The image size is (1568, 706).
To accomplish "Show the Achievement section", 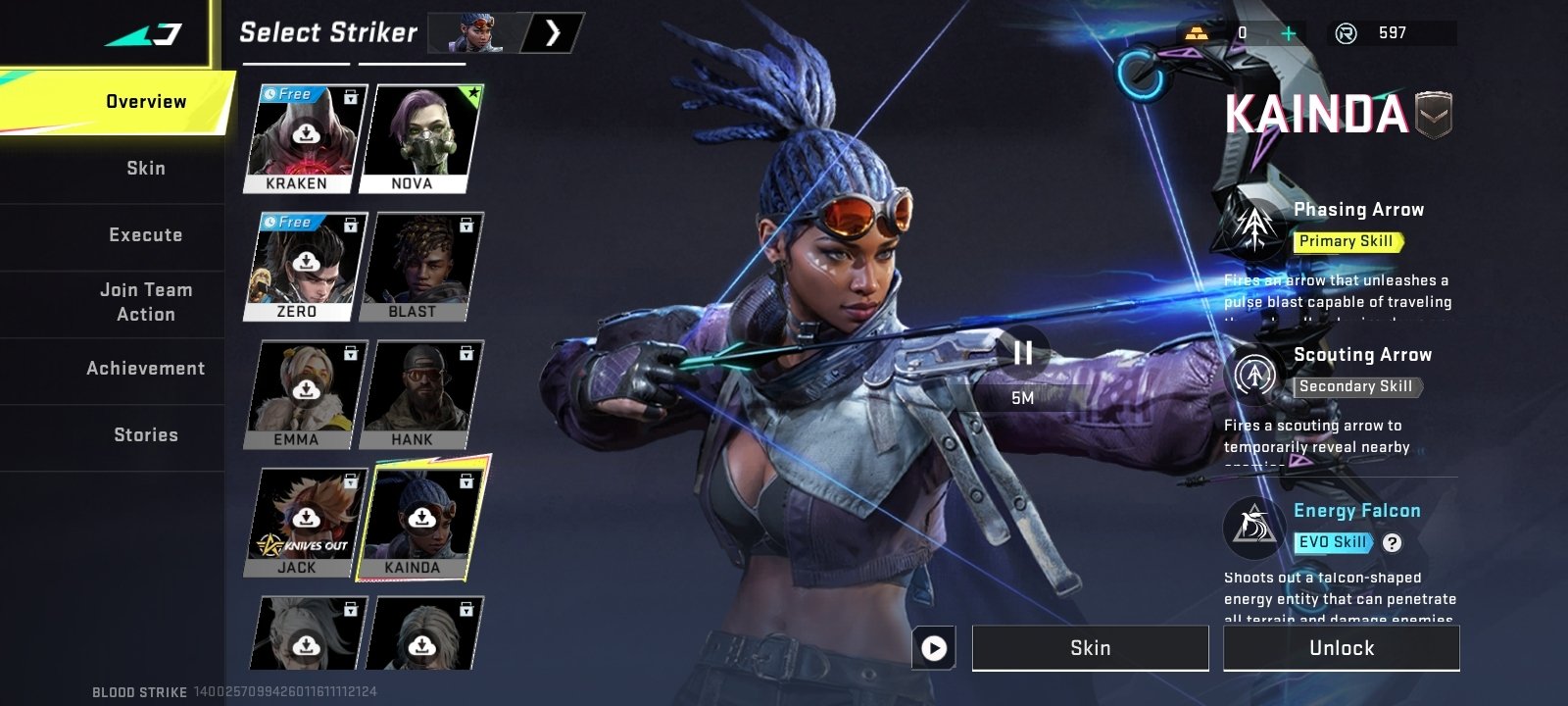I will click(x=145, y=369).
